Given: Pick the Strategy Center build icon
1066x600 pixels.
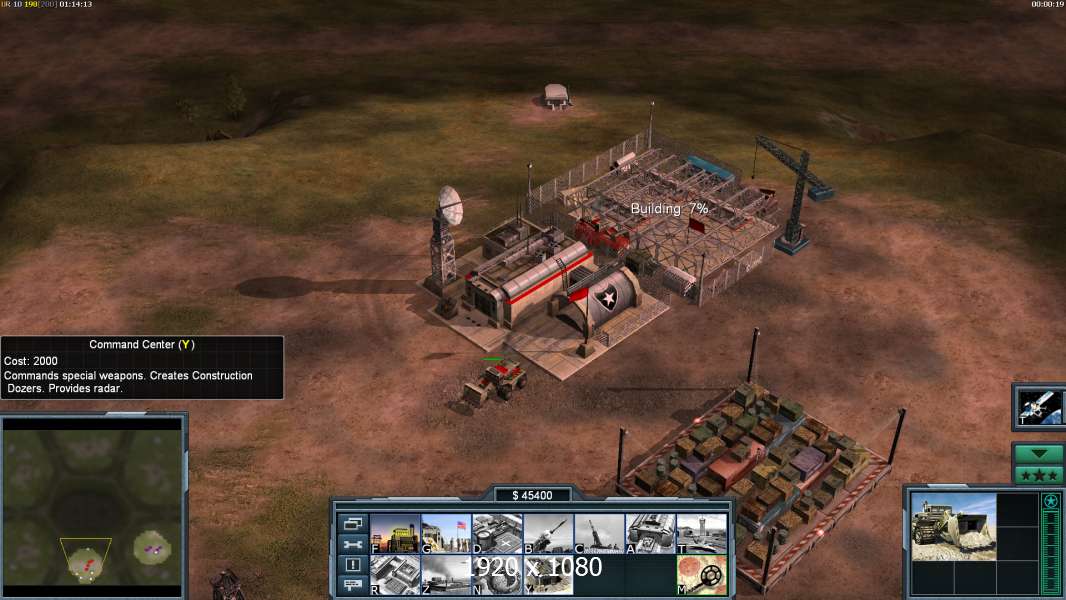Looking at the screenshot, I should click(x=395, y=575).
